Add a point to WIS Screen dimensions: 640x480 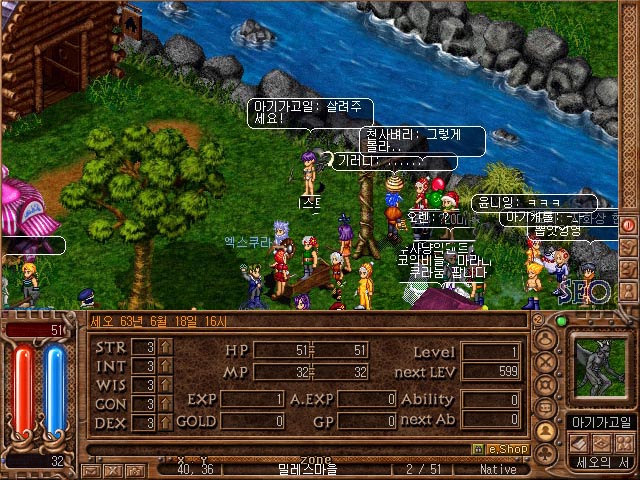[x=165, y=385]
